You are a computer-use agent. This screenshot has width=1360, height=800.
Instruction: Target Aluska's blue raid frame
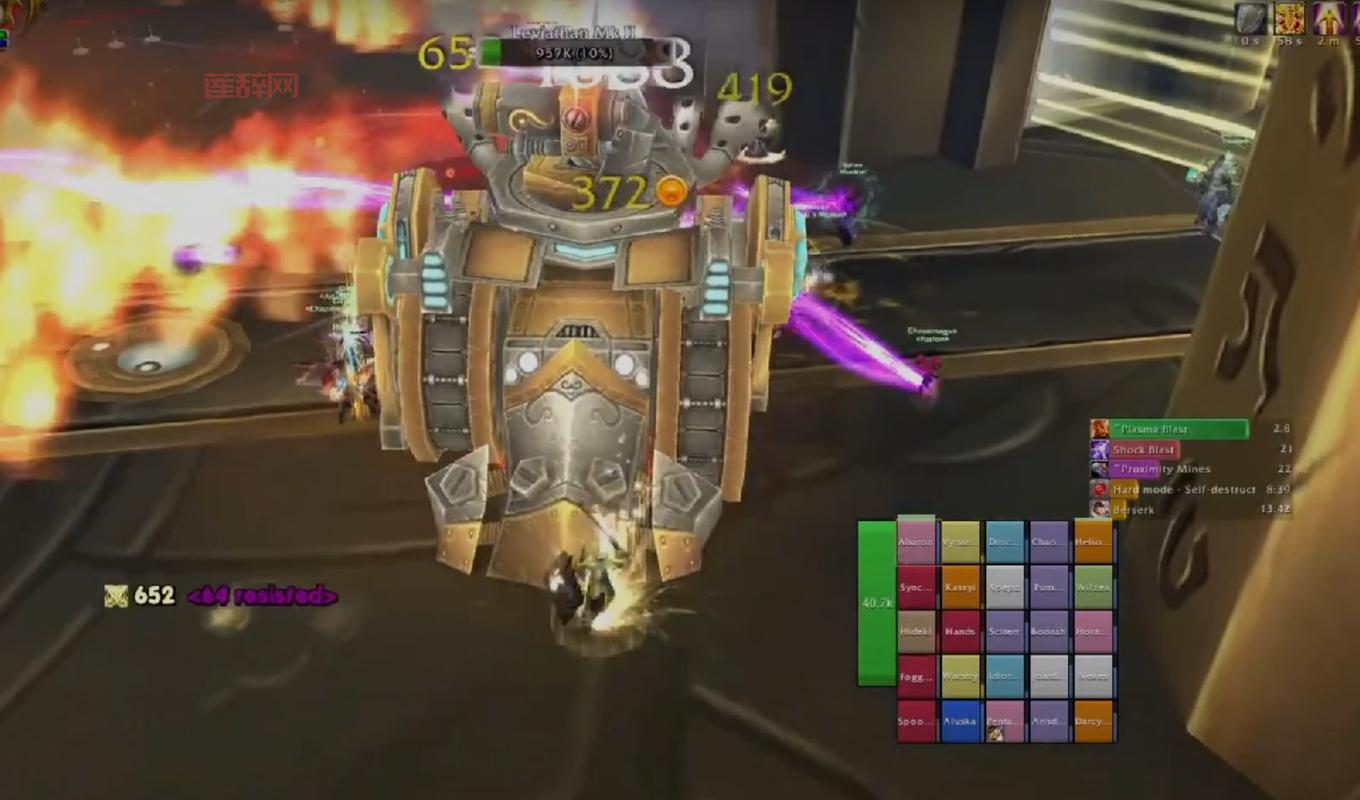pyautogui.click(x=960, y=721)
